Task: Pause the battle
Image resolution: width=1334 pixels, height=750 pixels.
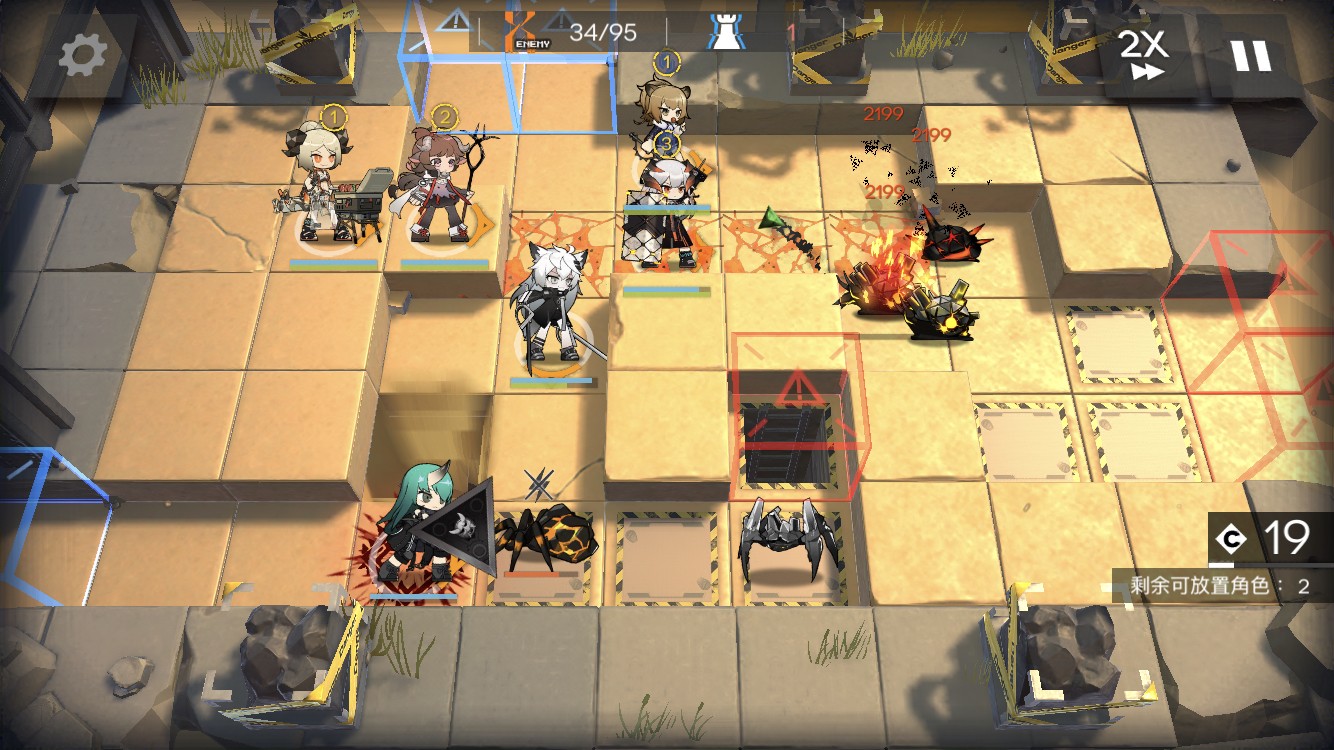Action: coord(1250,53)
